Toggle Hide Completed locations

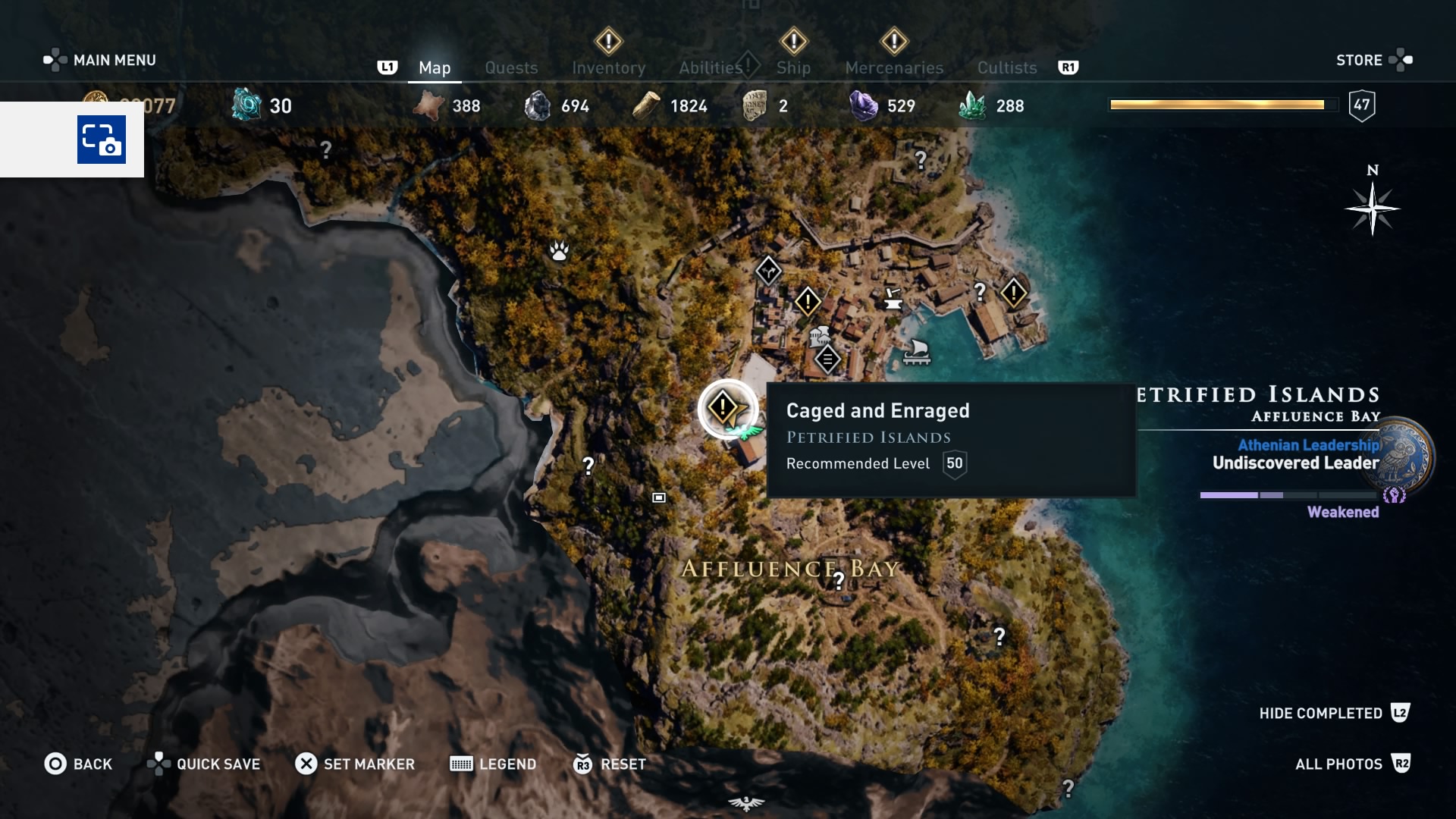(1320, 713)
